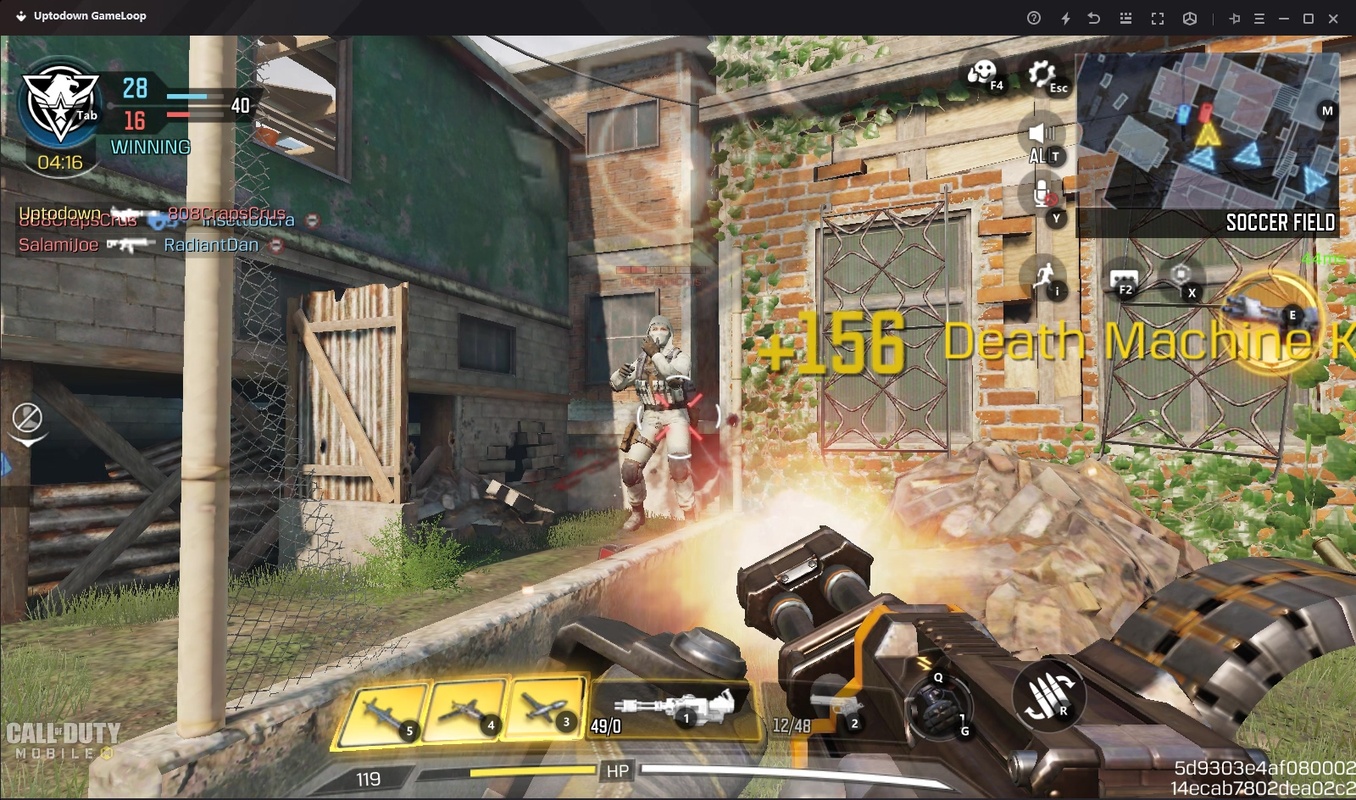Select the minigun weapon slot 1
This screenshot has height=800, width=1356.
coord(670,711)
